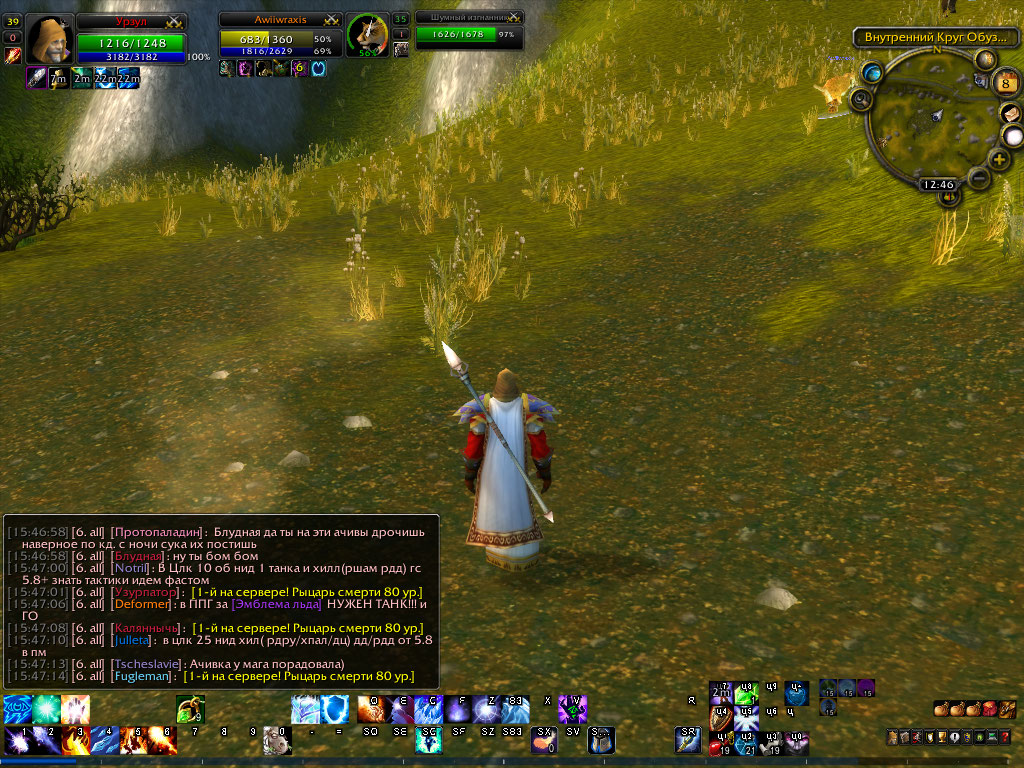Toggle the minimap tracking magnifier button

point(860,98)
